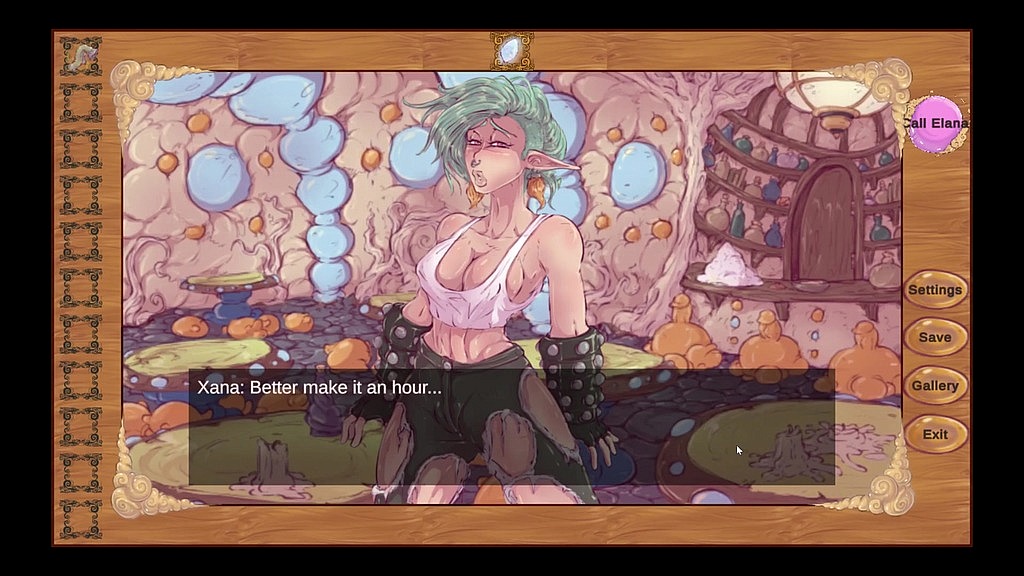The height and width of the screenshot is (576, 1024).
Task: Click the Save button
Action: point(935,338)
